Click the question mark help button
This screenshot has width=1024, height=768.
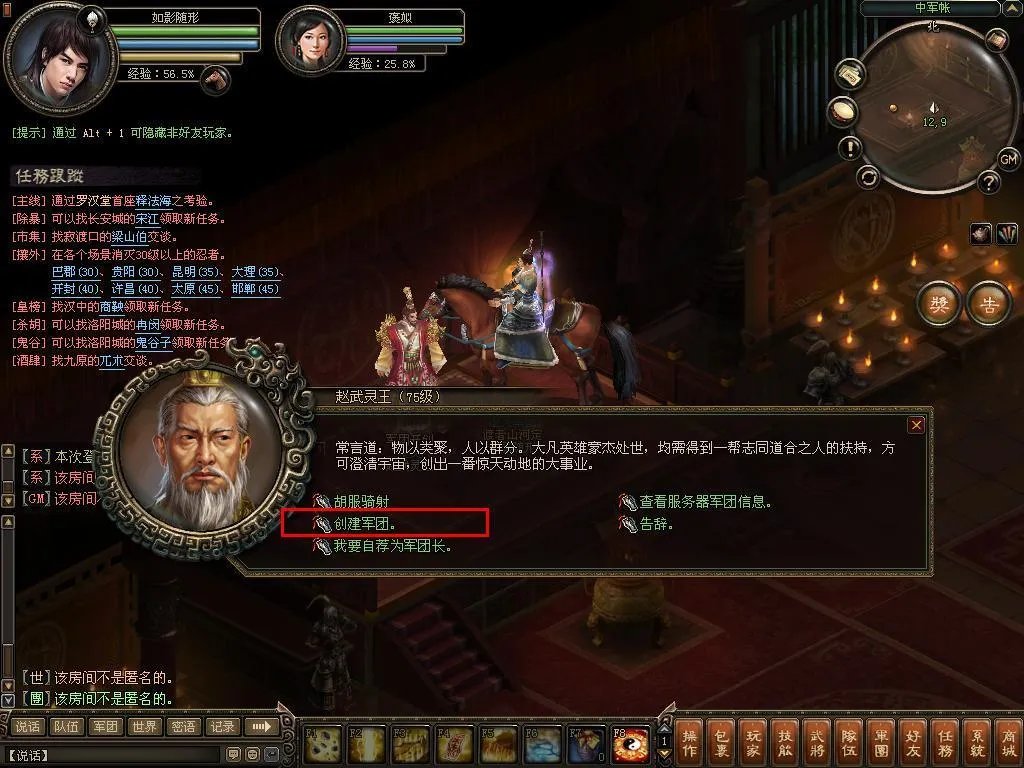click(x=989, y=182)
